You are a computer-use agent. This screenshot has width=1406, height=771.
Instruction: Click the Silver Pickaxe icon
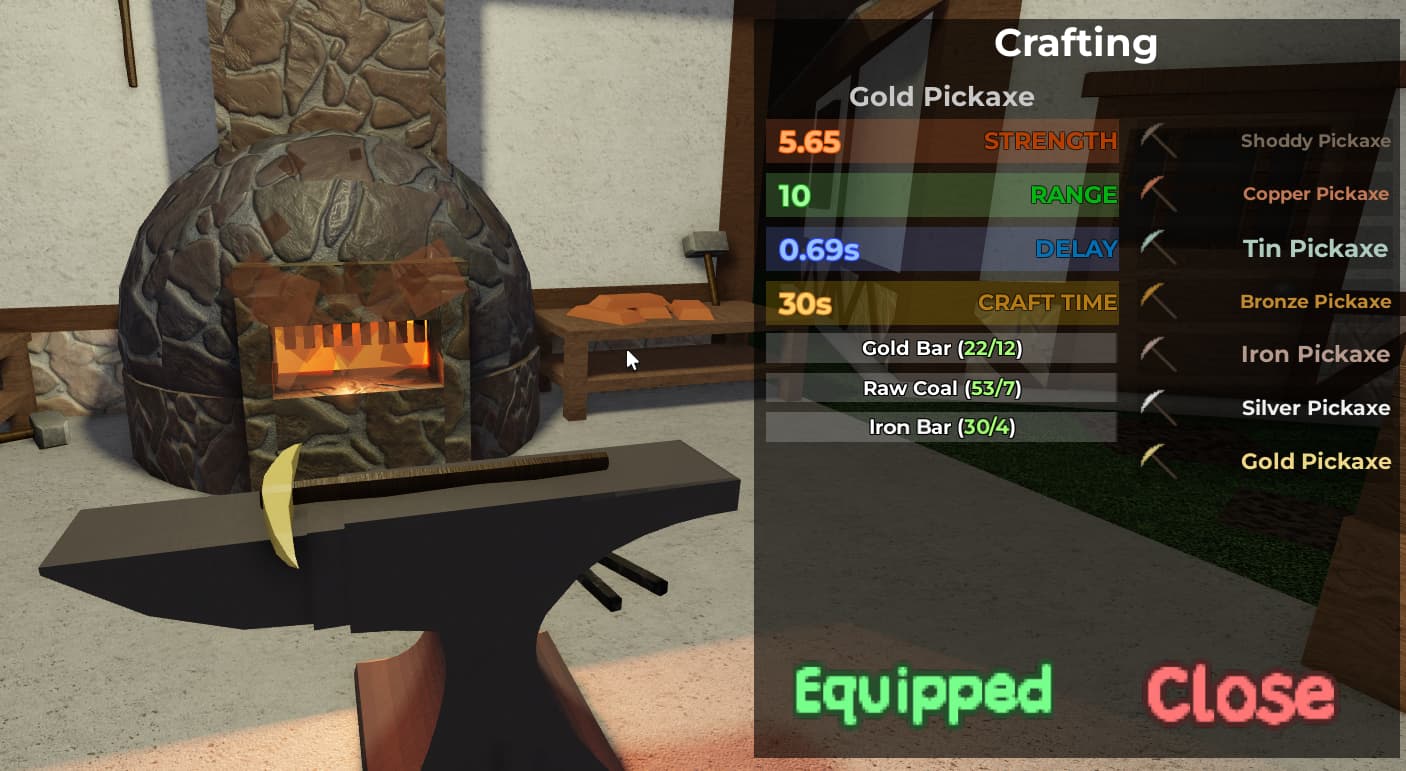coord(1160,408)
